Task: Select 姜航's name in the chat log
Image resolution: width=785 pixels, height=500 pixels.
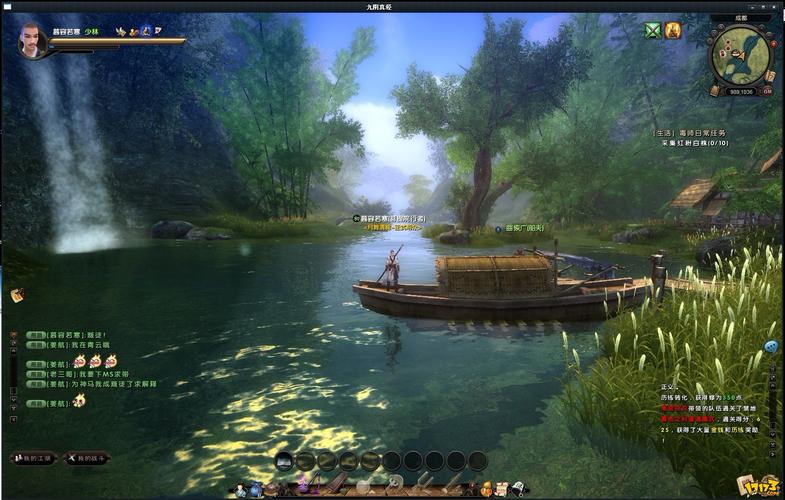Action: pos(59,345)
